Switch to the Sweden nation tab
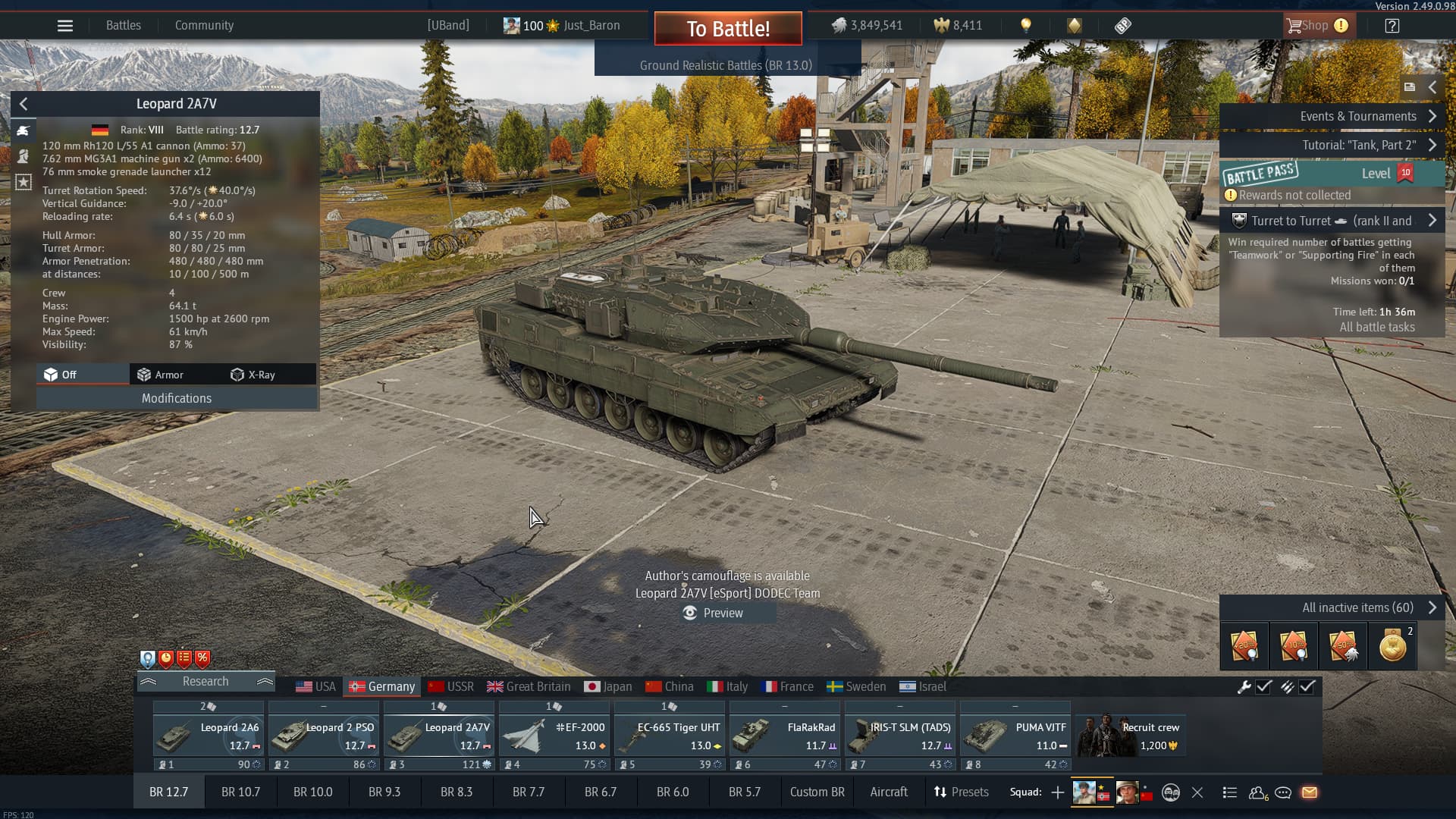The image size is (1456, 819). tap(856, 686)
